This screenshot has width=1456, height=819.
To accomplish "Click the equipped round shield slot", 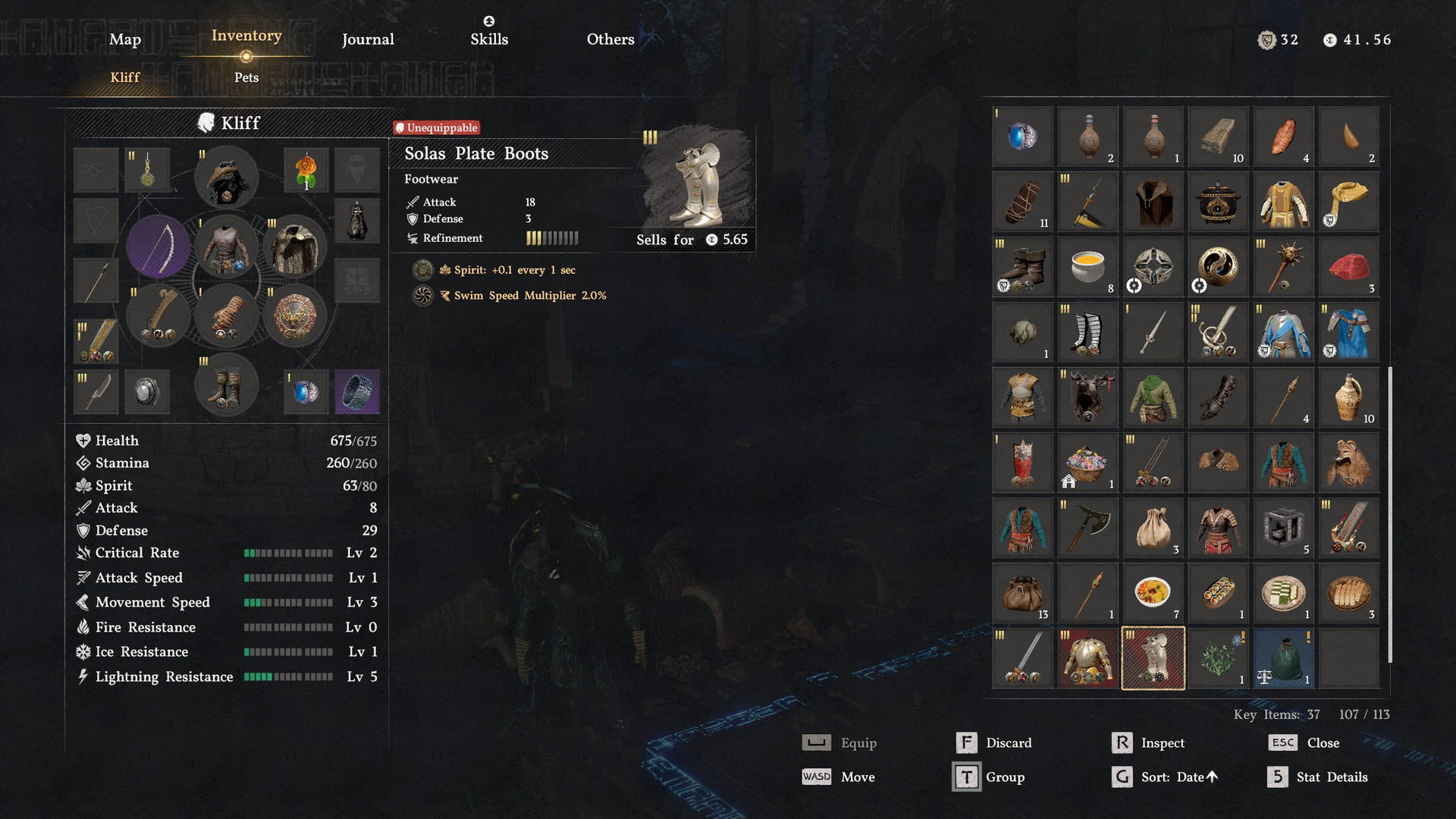I will click(295, 315).
